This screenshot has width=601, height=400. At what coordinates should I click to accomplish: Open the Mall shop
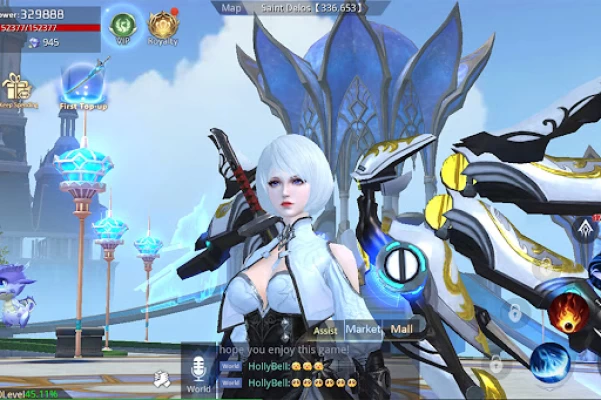[402, 328]
